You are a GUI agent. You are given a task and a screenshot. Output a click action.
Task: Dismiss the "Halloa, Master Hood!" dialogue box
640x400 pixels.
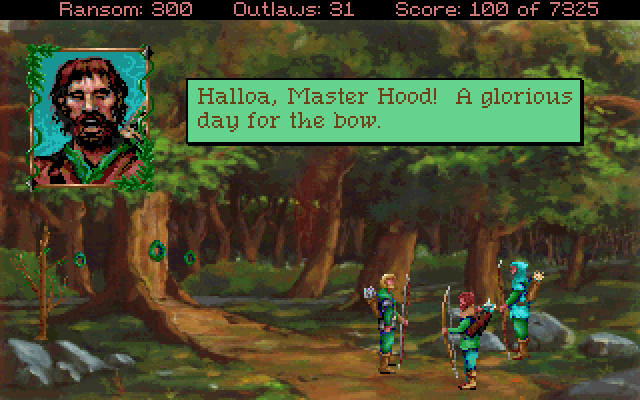pos(384,109)
